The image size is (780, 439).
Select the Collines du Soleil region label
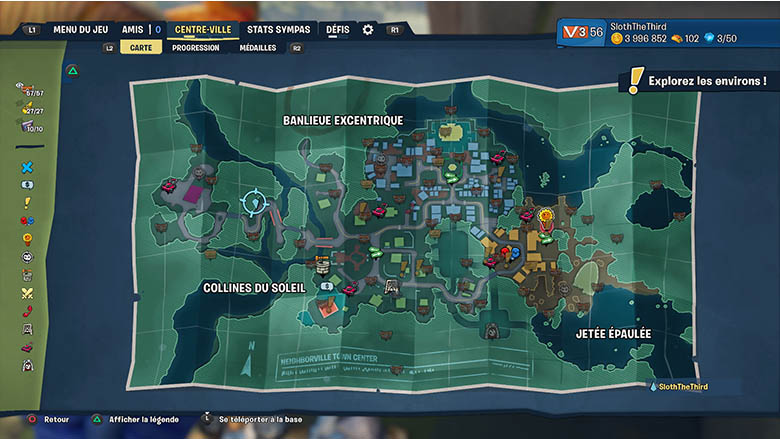tap(254, 288)
